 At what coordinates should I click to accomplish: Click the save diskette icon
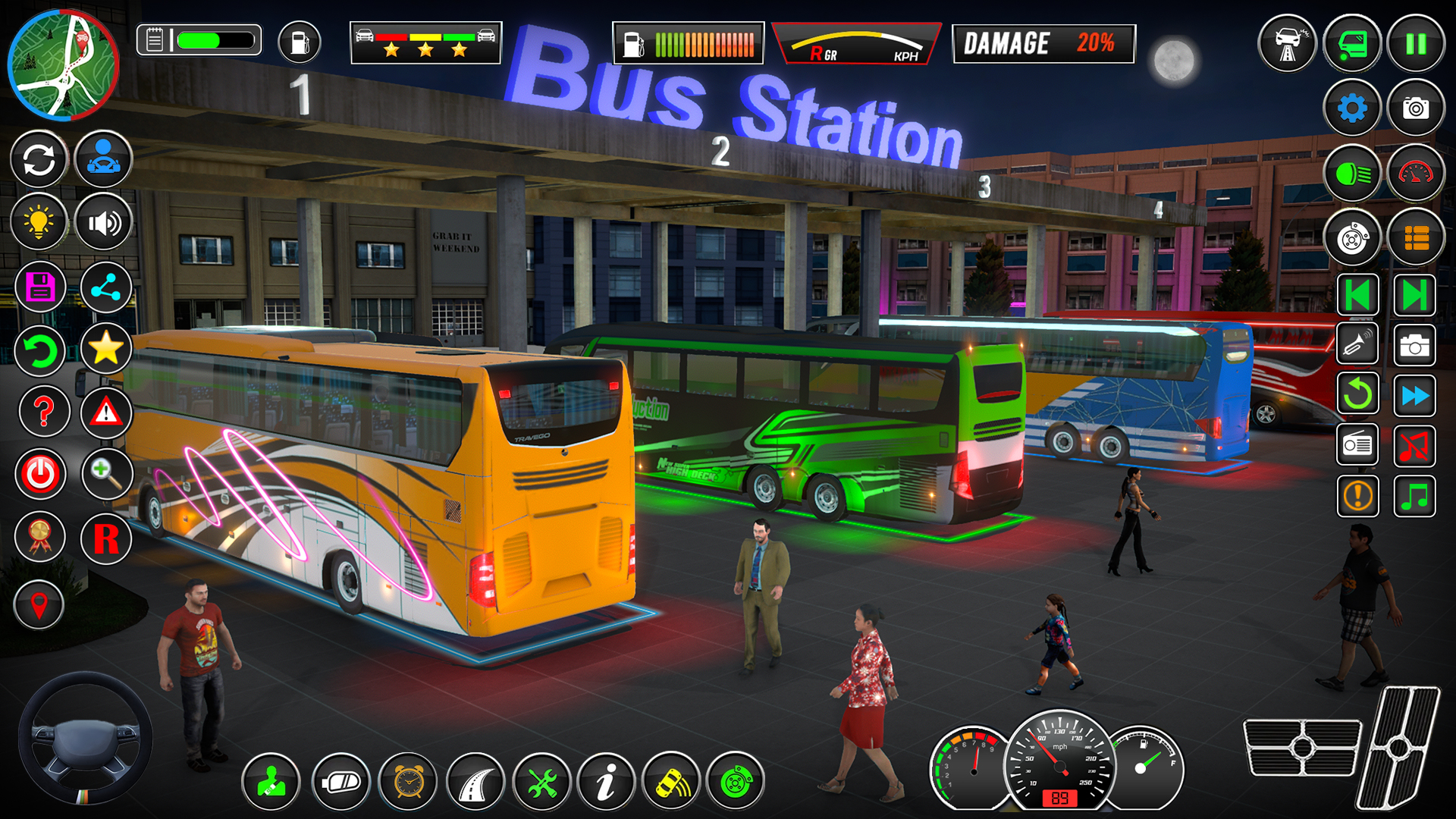39,287
